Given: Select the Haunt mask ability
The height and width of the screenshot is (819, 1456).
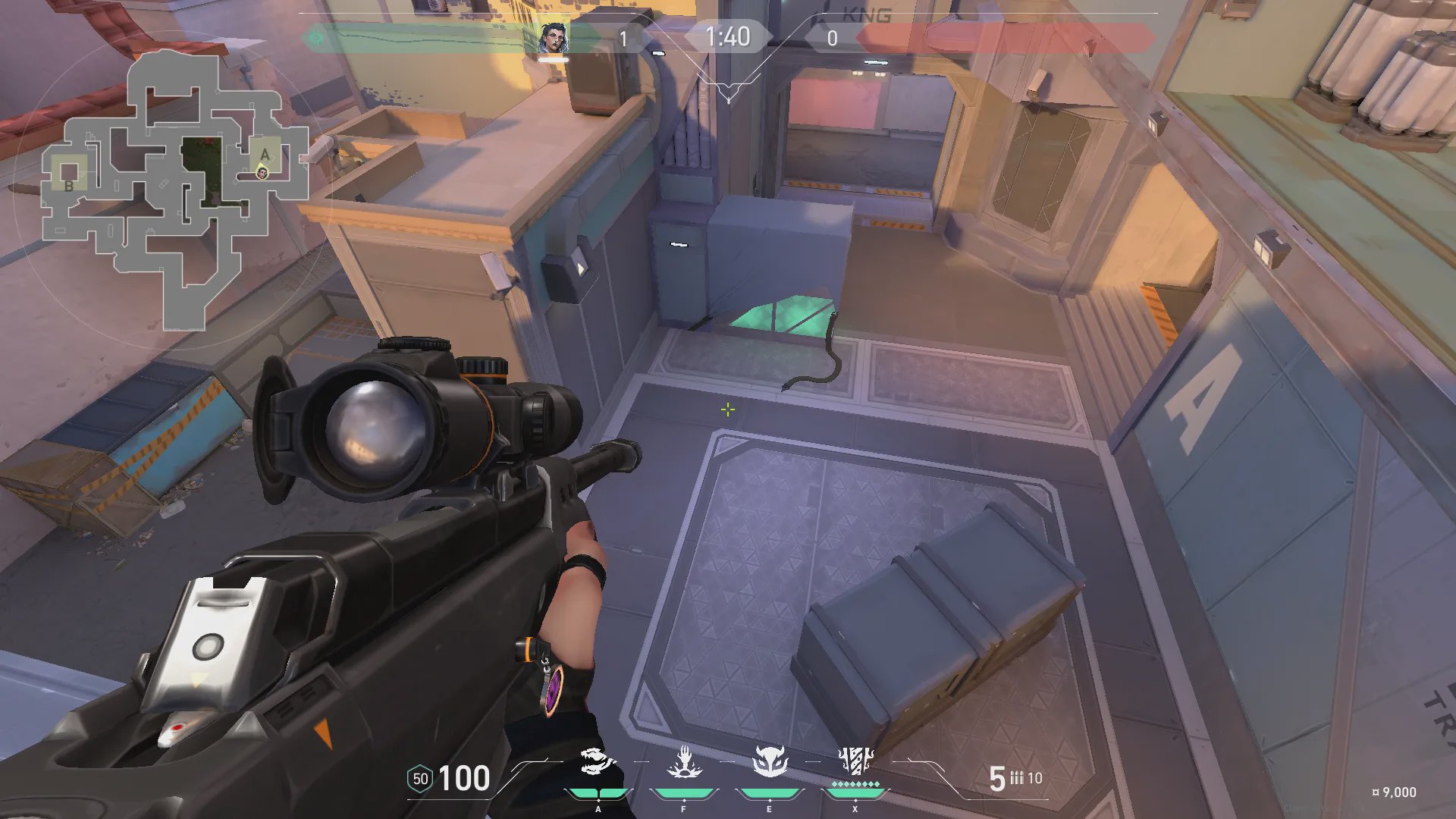Looking at the screenshot, I should click(x=770, y=762).
